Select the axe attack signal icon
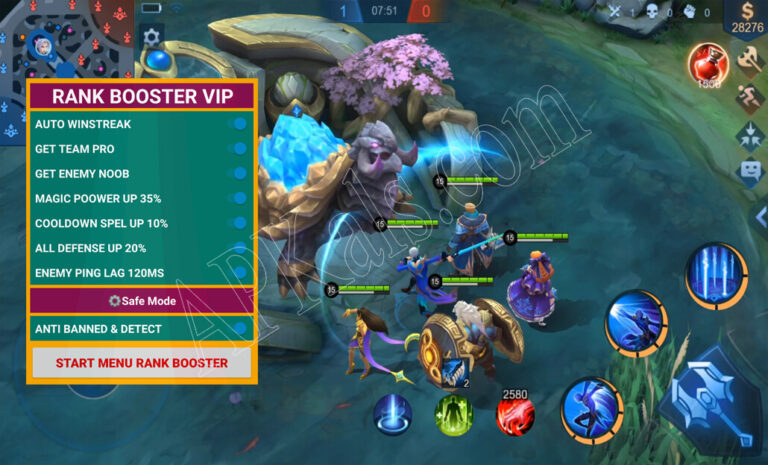 pyautogui.click(x=749, y=61)
